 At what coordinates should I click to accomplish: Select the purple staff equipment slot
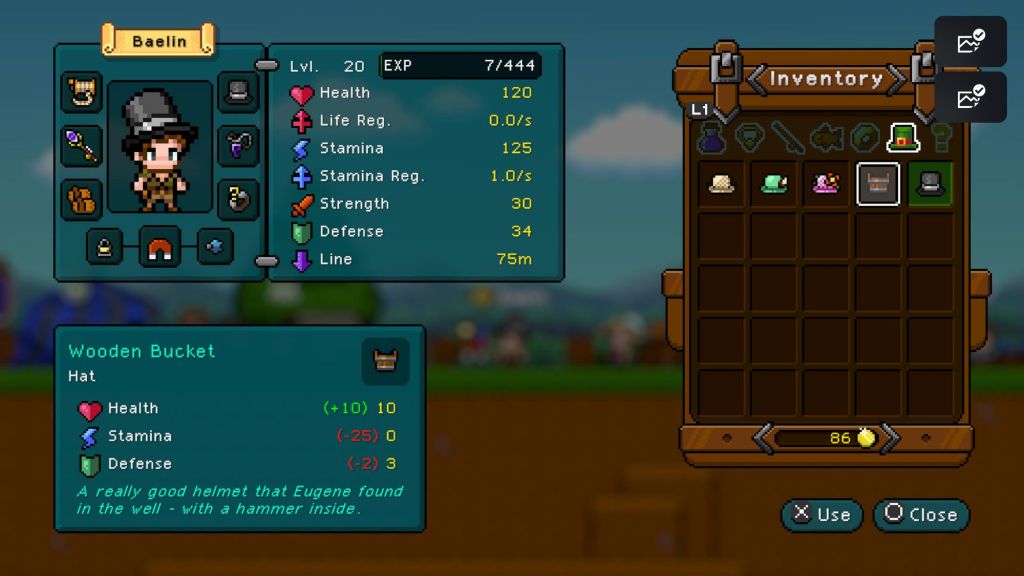[x=81, y=146]
